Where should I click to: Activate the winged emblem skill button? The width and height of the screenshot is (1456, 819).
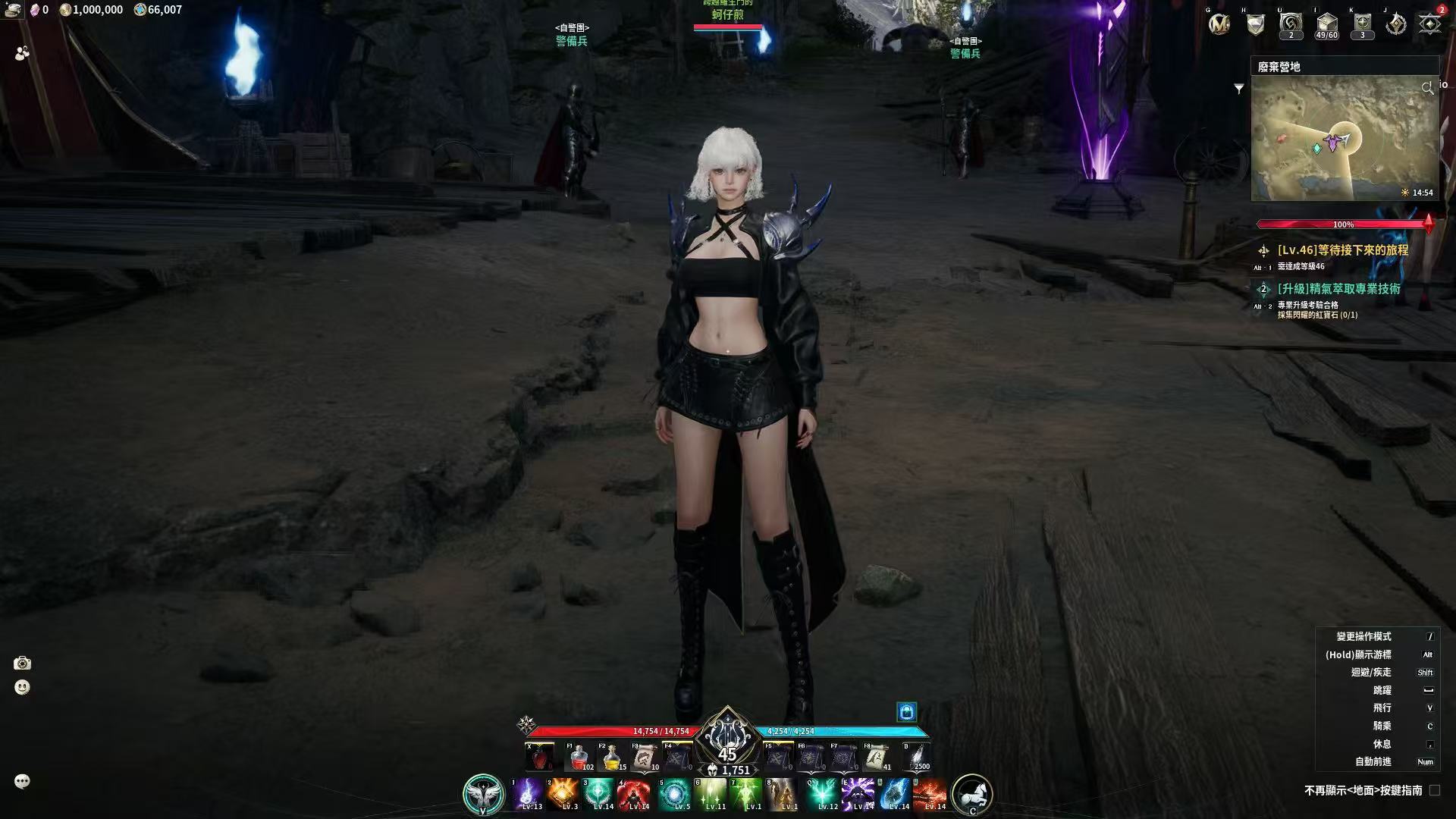tap(484, 794)
